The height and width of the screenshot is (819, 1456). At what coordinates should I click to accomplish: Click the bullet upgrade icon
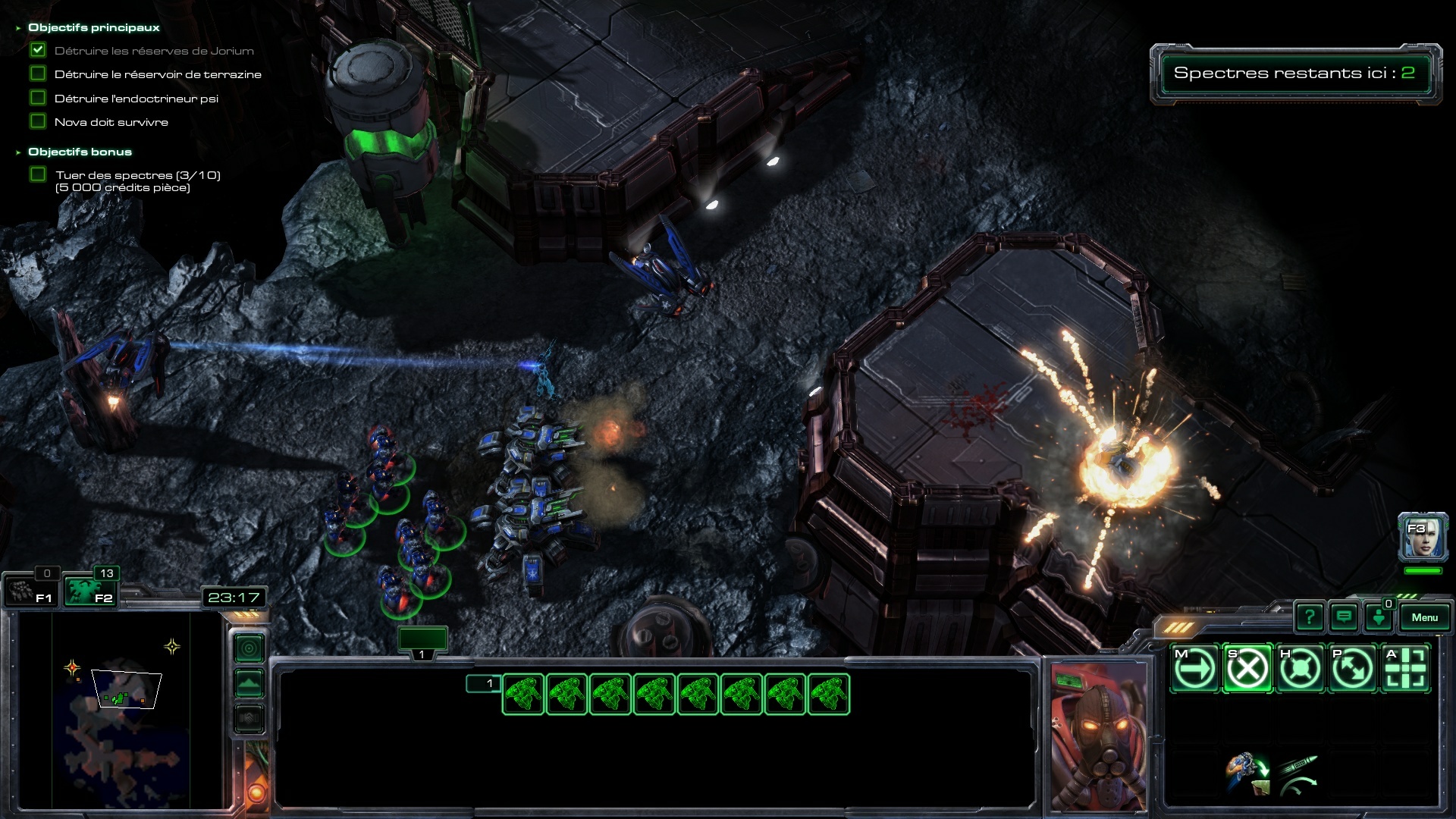pos(1299,773)
